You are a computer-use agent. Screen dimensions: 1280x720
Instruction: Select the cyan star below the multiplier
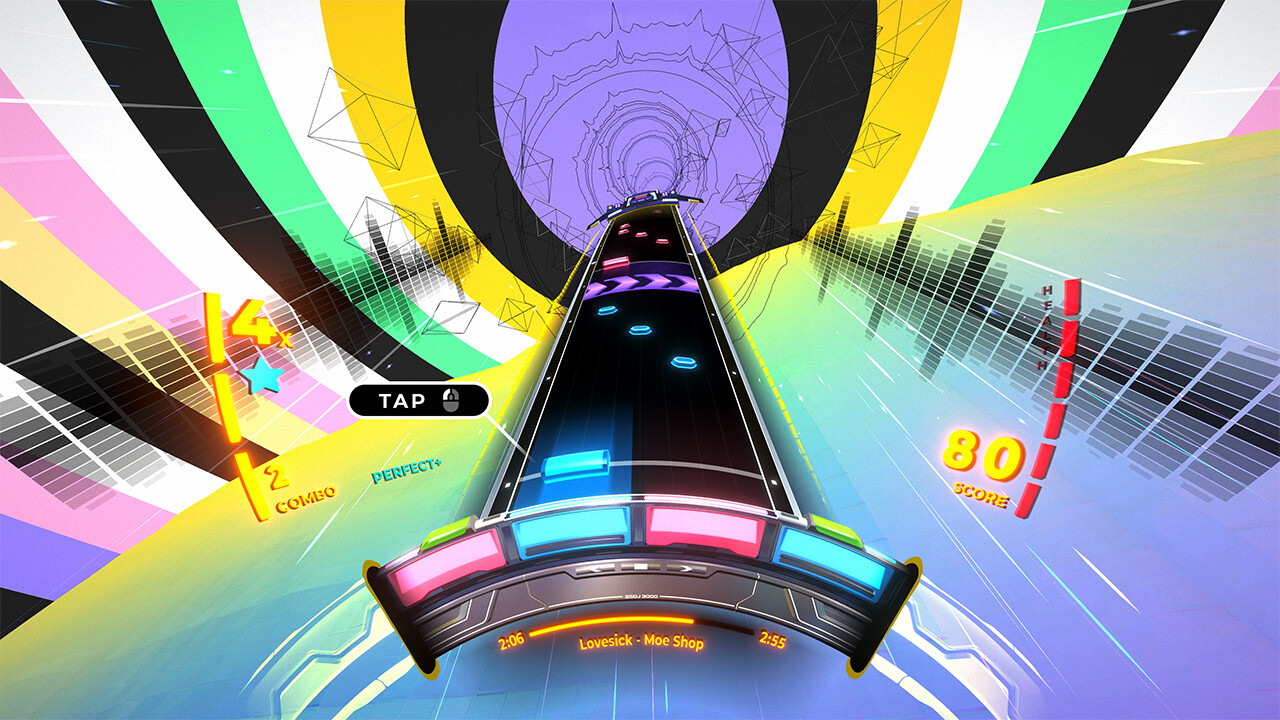click(x=261, y=374)
